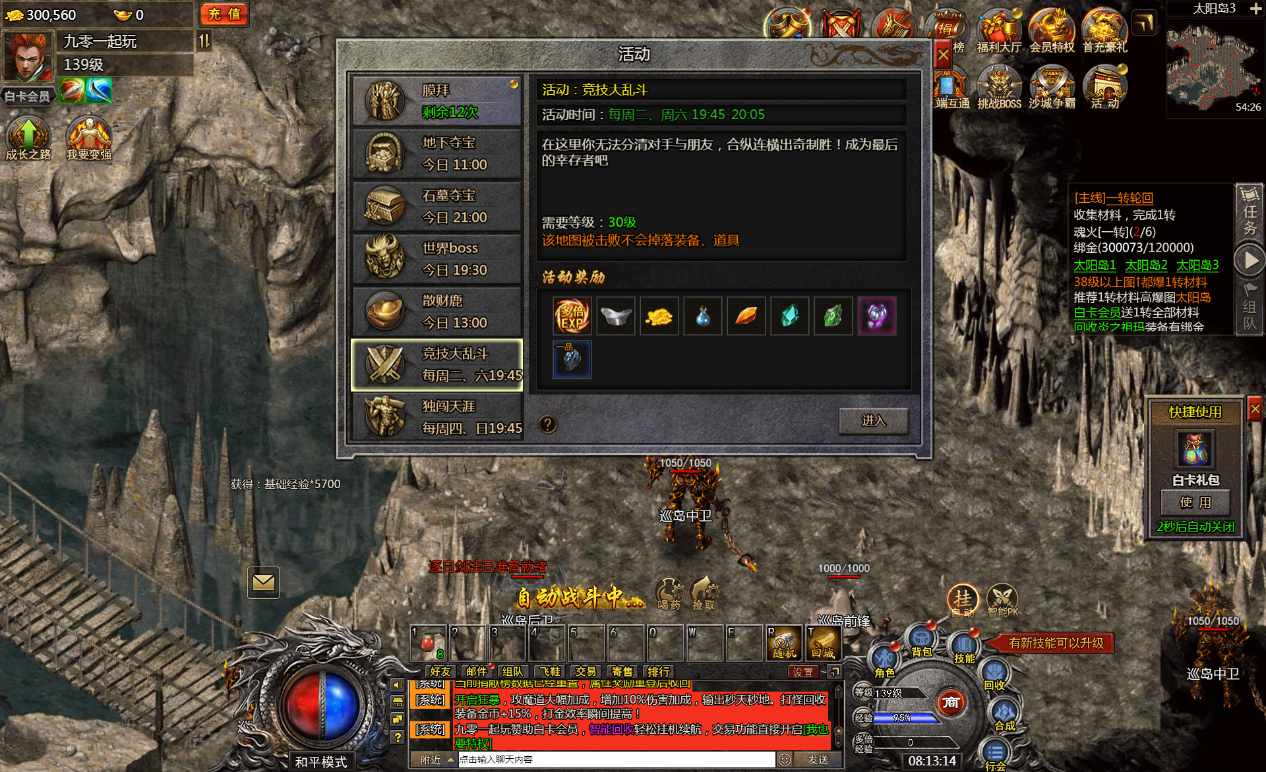Click the chat message input box
The width and height of the screenshot is (1266, 772).
tap(615, 760)
